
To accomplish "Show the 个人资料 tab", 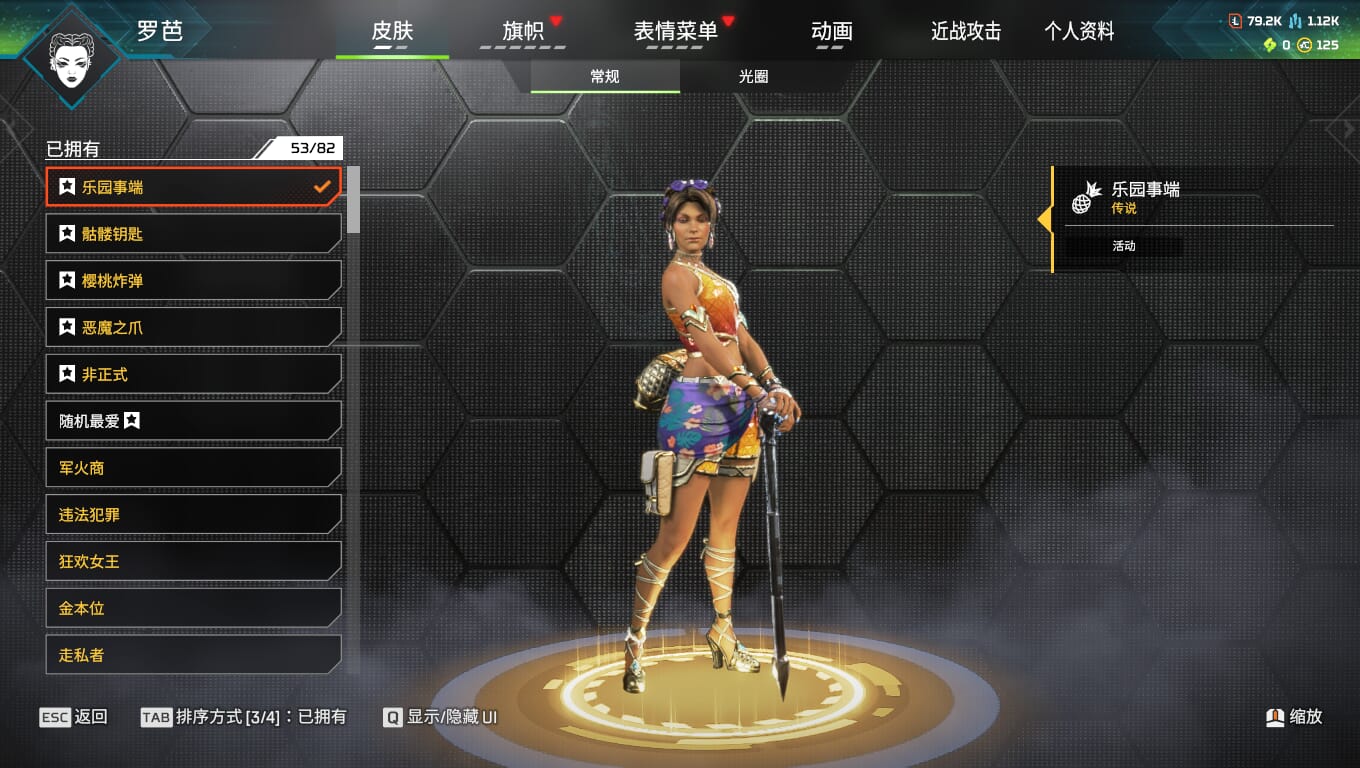I will (1079, 31).
